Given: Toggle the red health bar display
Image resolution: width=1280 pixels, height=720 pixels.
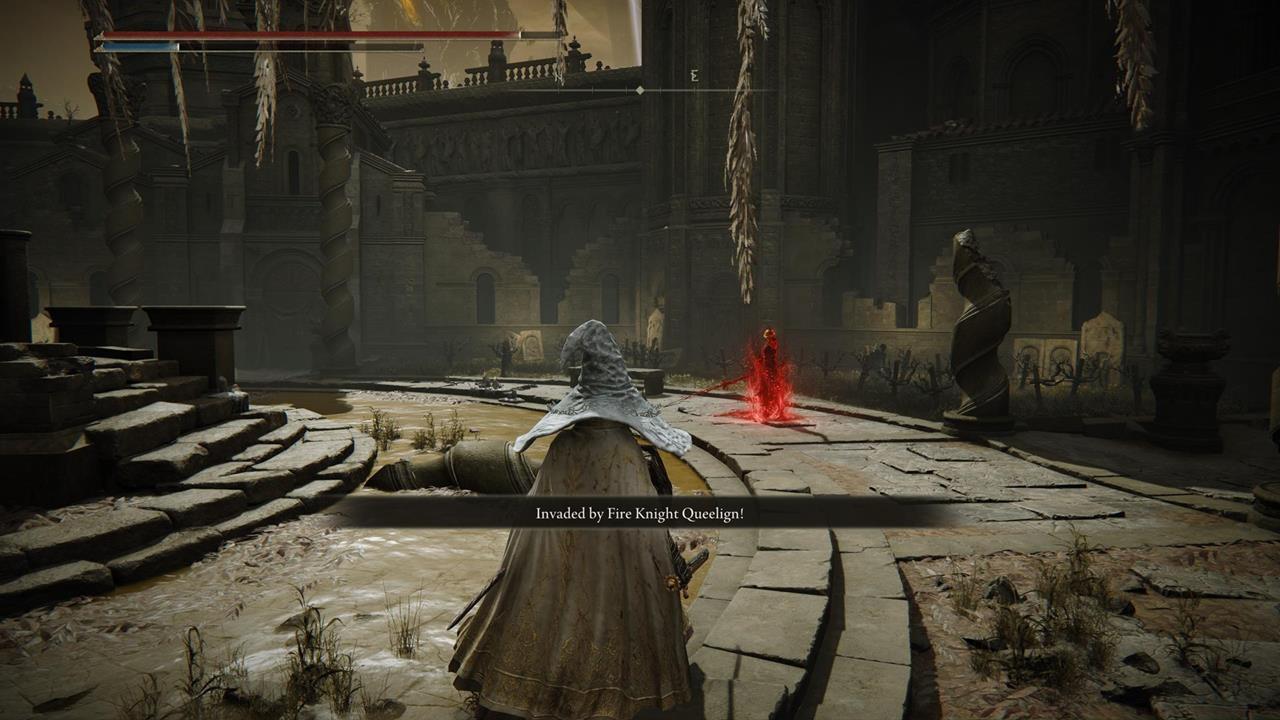Looking at the screenshot, I should (x=300, y=31).
